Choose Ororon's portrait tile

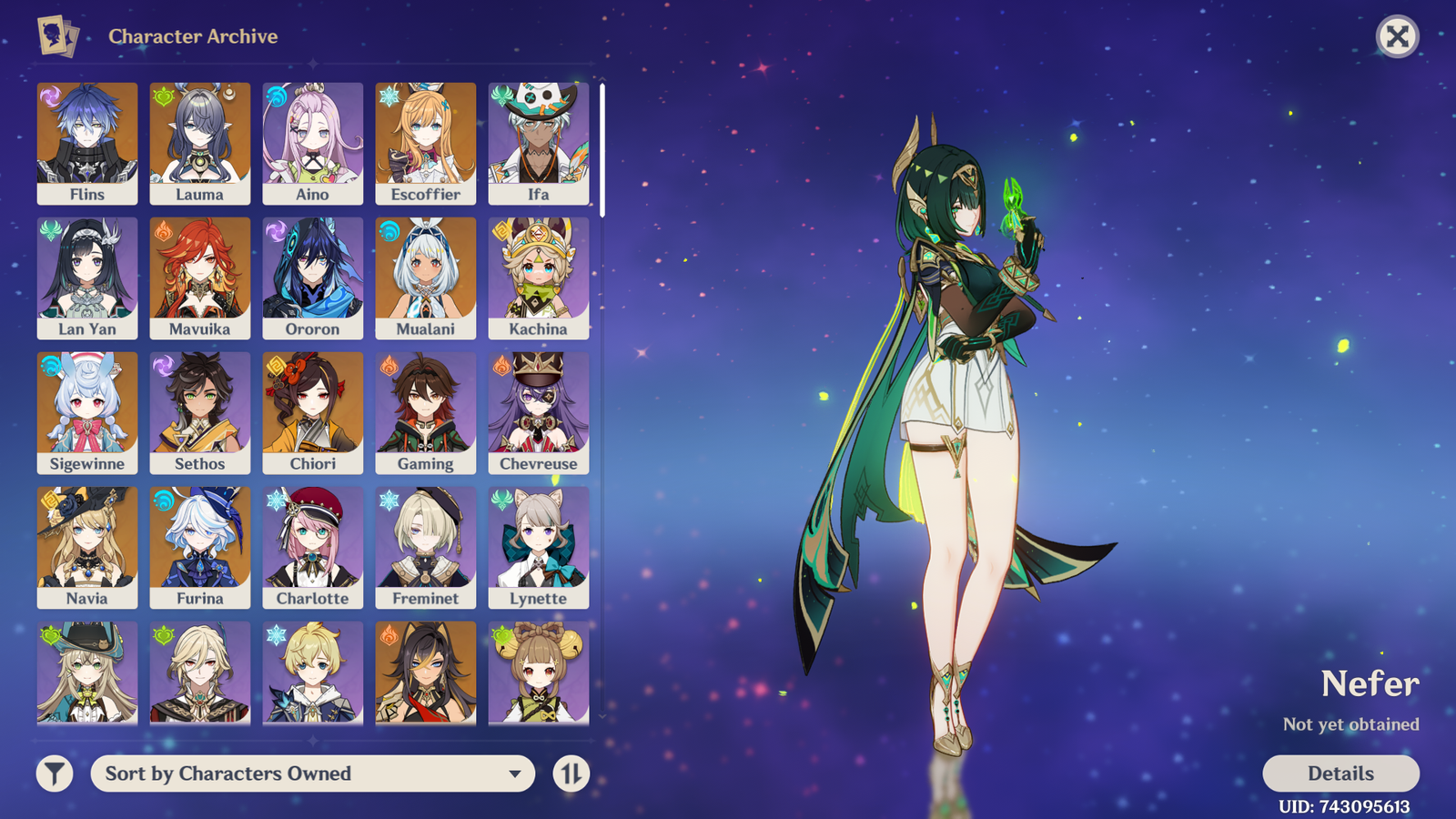[x=313, y=278]
